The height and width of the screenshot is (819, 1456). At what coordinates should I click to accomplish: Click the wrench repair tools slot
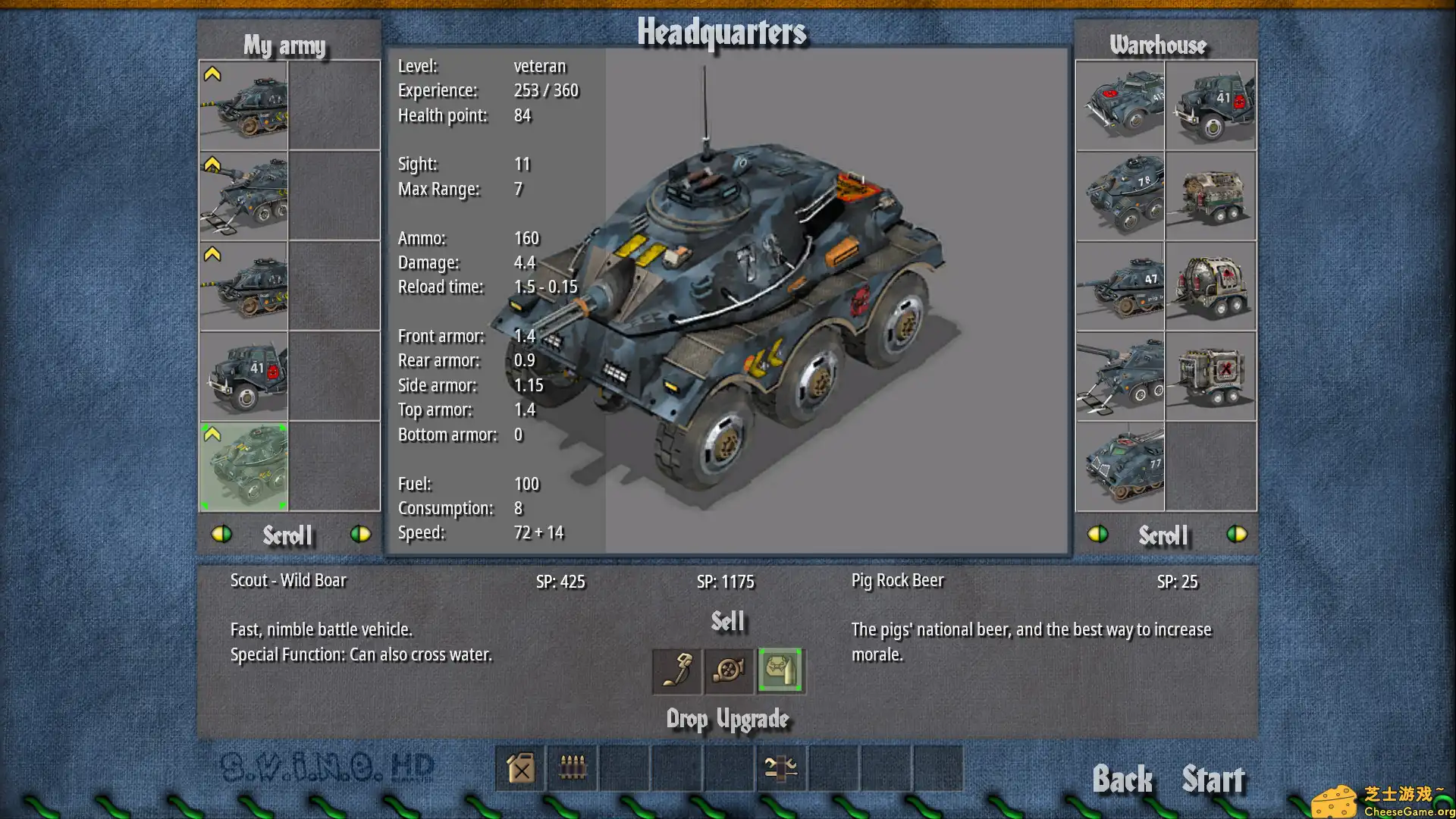781,768
